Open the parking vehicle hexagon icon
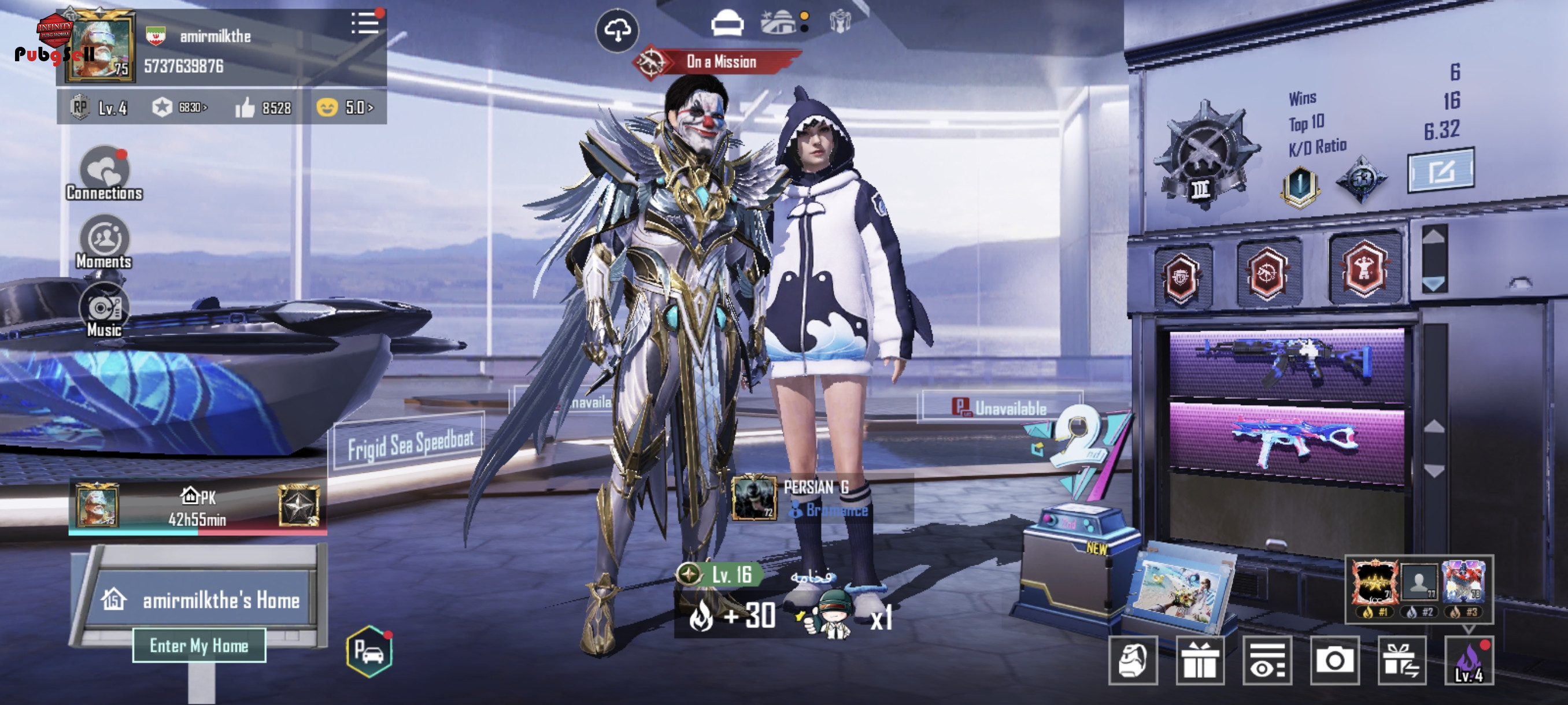Screen dimensions: 1568x705 (x=369, y=651)
